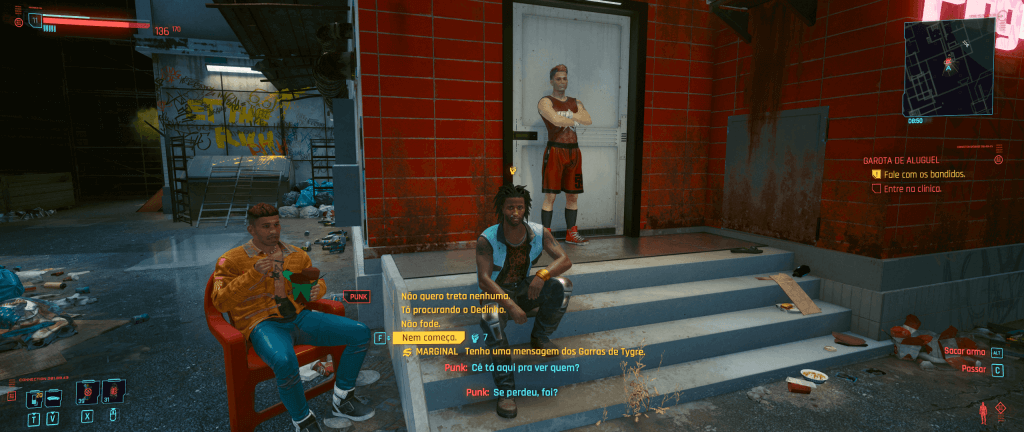Select the grenade gadget slot

(113, 391)
